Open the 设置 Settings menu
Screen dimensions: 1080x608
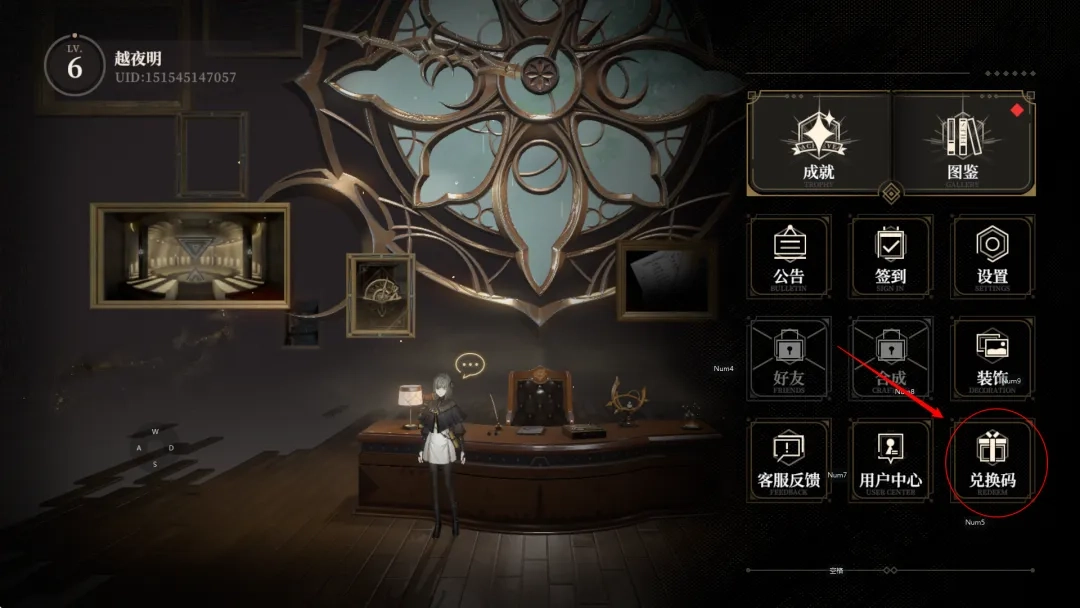[x=992, y=257]
